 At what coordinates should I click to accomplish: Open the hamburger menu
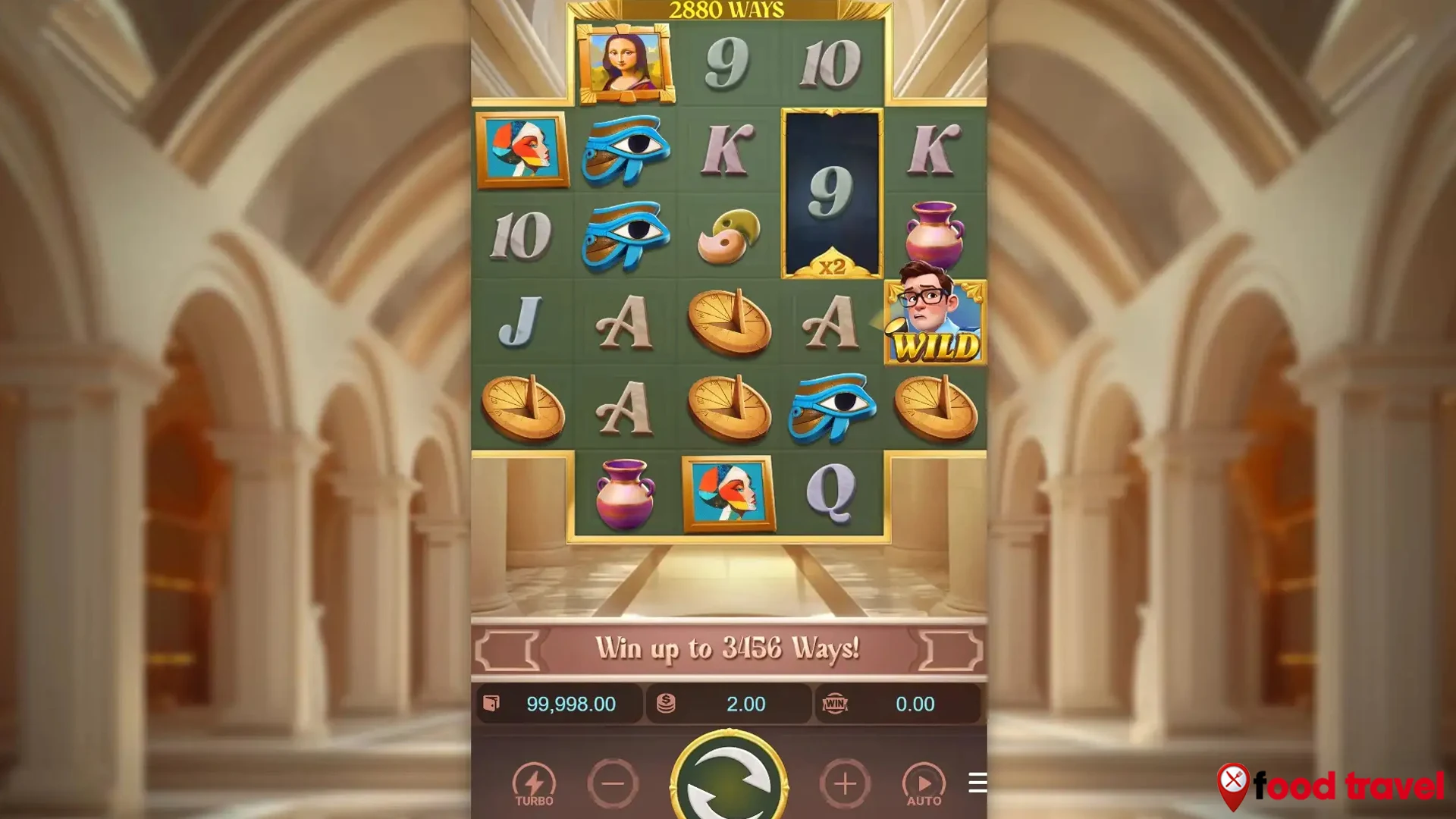[x=977, y=783]
